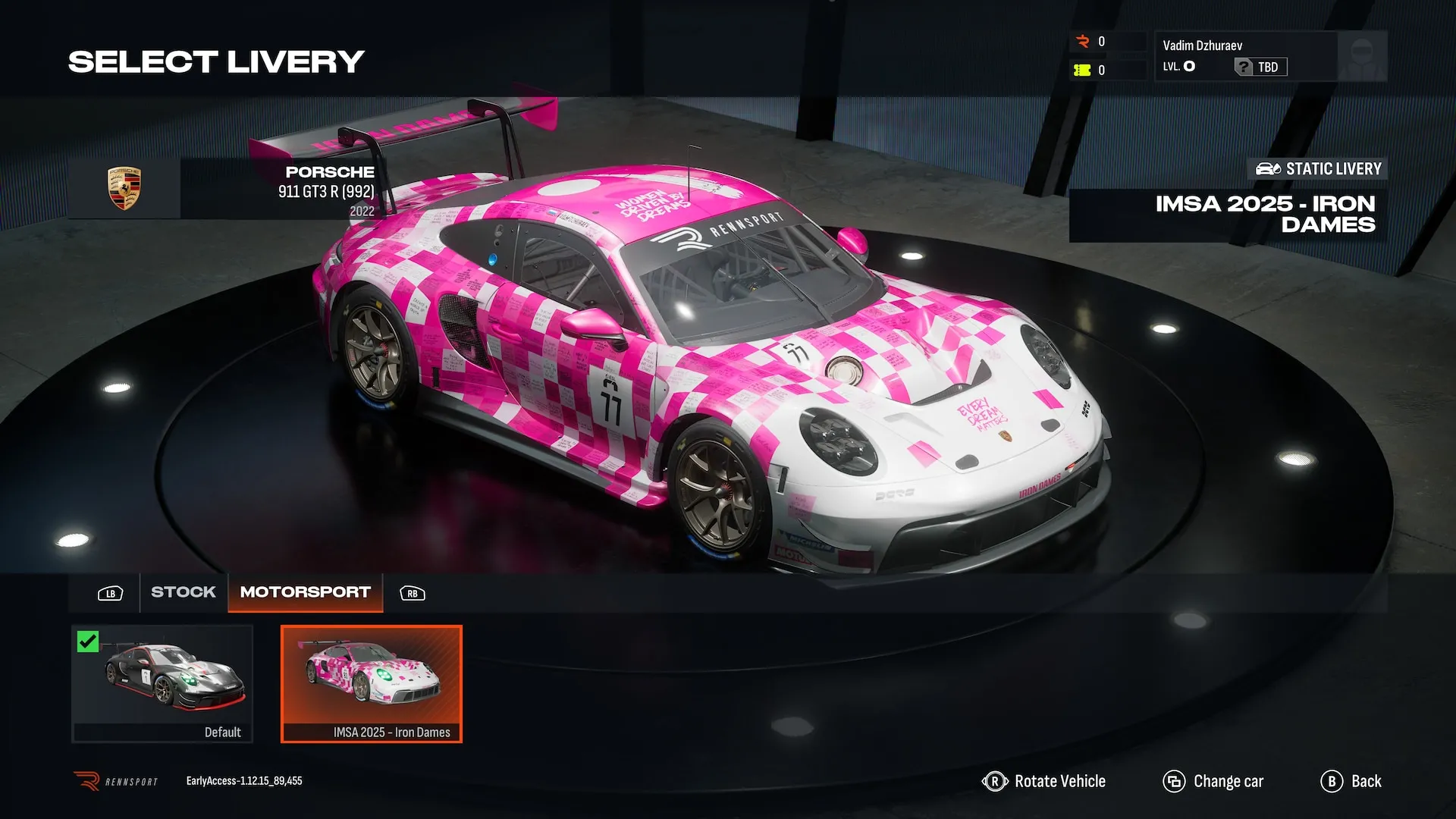Select the IMSA 2025 - Iron Dames livery

point(372,682)
